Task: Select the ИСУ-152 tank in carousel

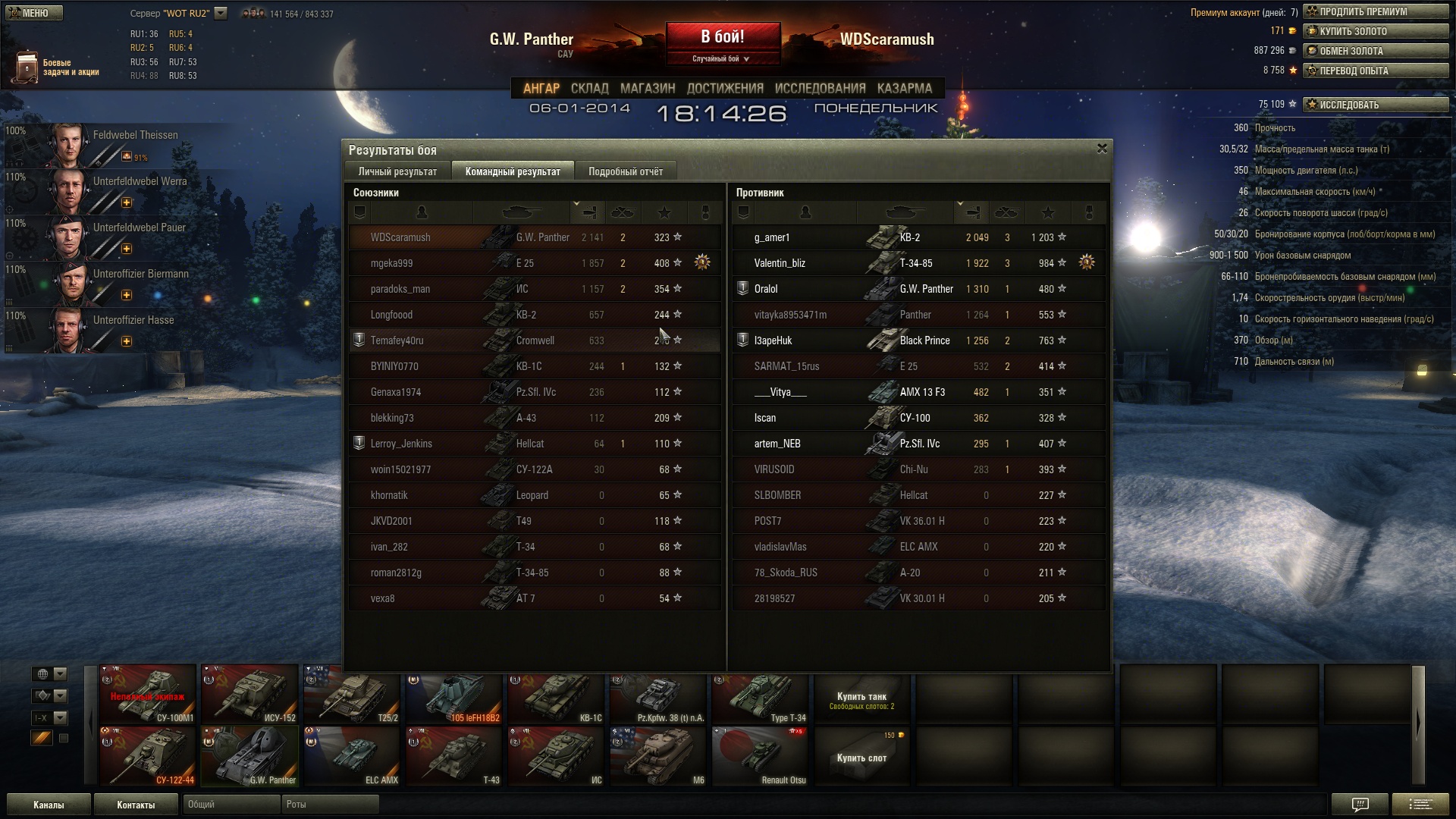Action: tap(249, 694)
